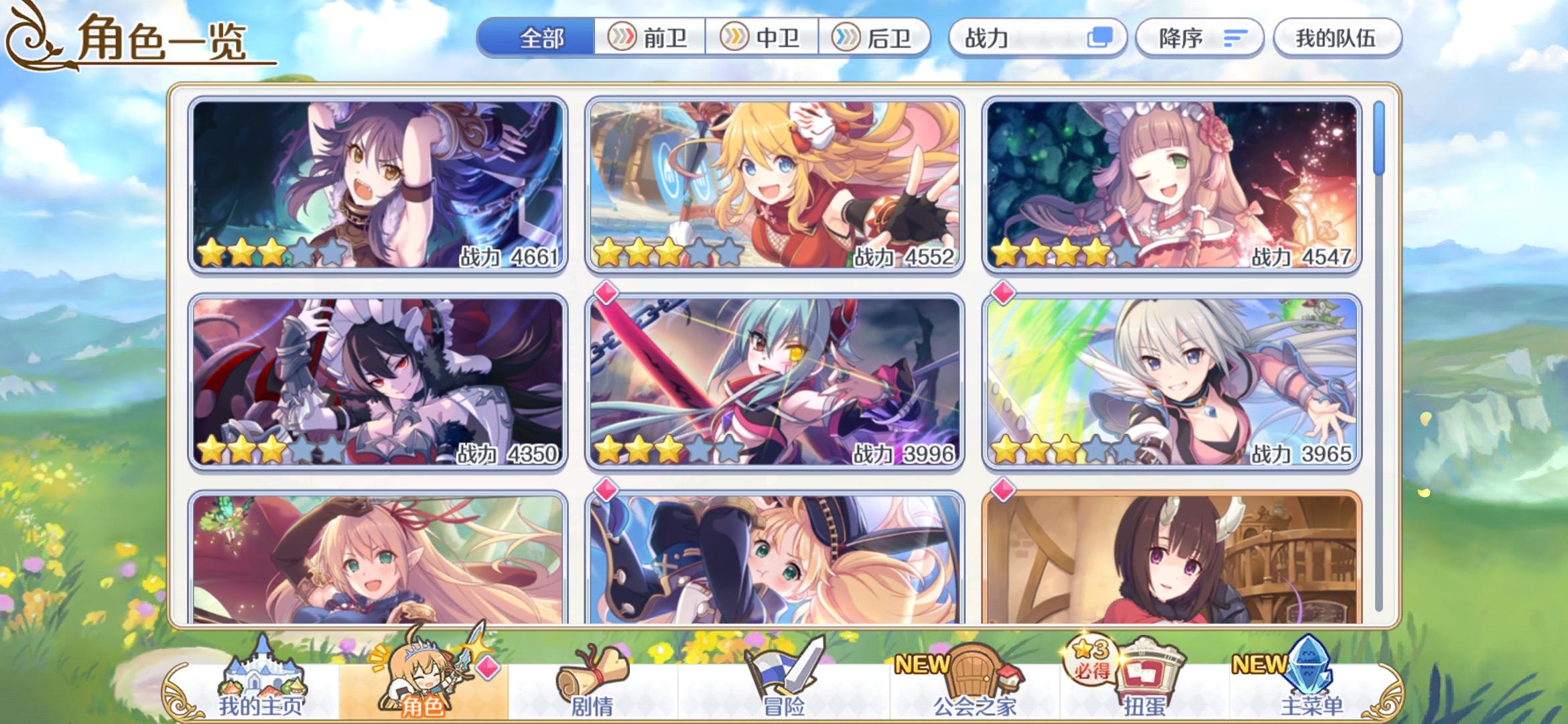The width and height of the screenshot is (1568, 724).
Task: Switch to the 全部 tab
Action: [543, 38]
